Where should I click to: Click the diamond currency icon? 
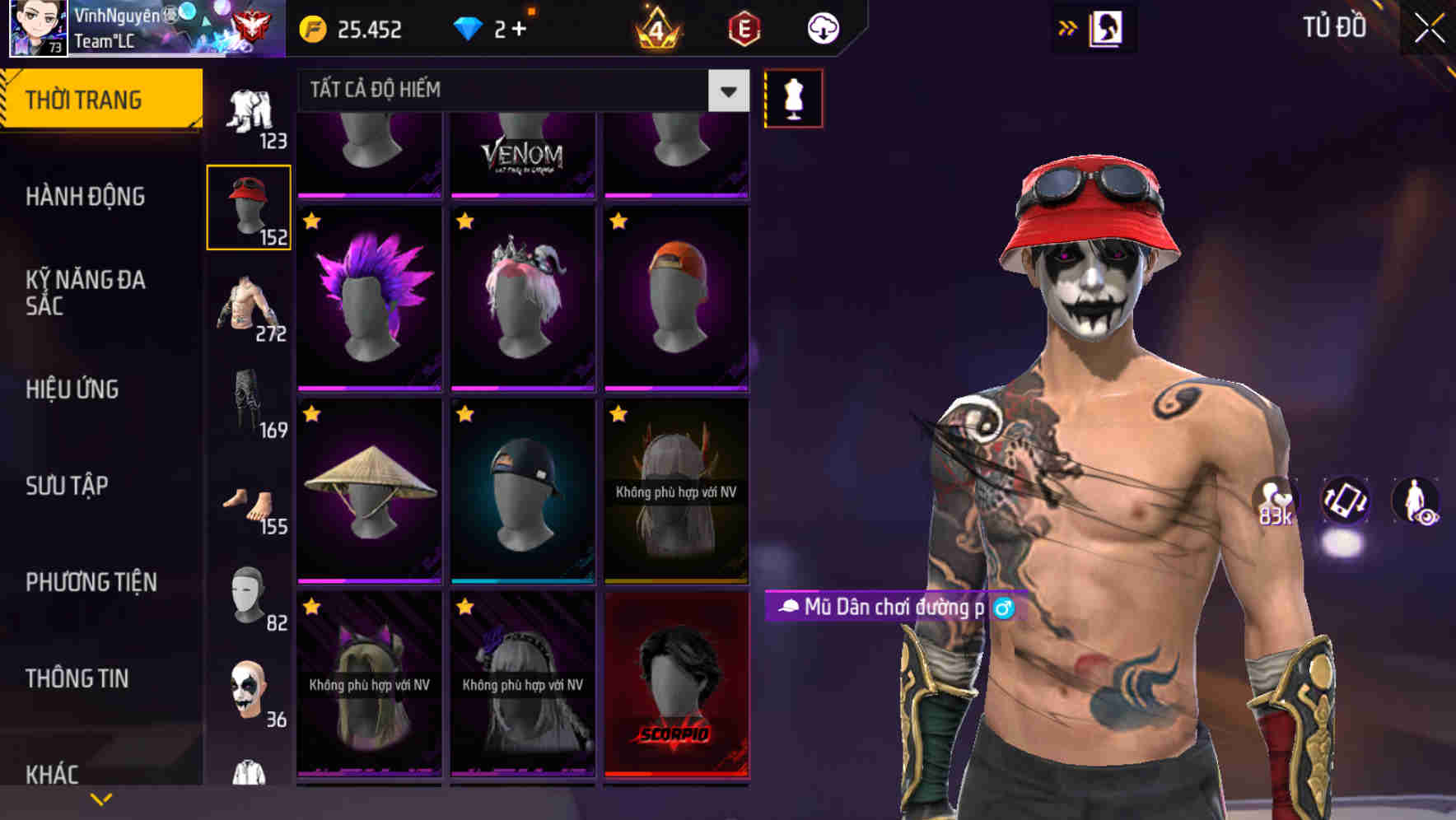tap(469, 27)
